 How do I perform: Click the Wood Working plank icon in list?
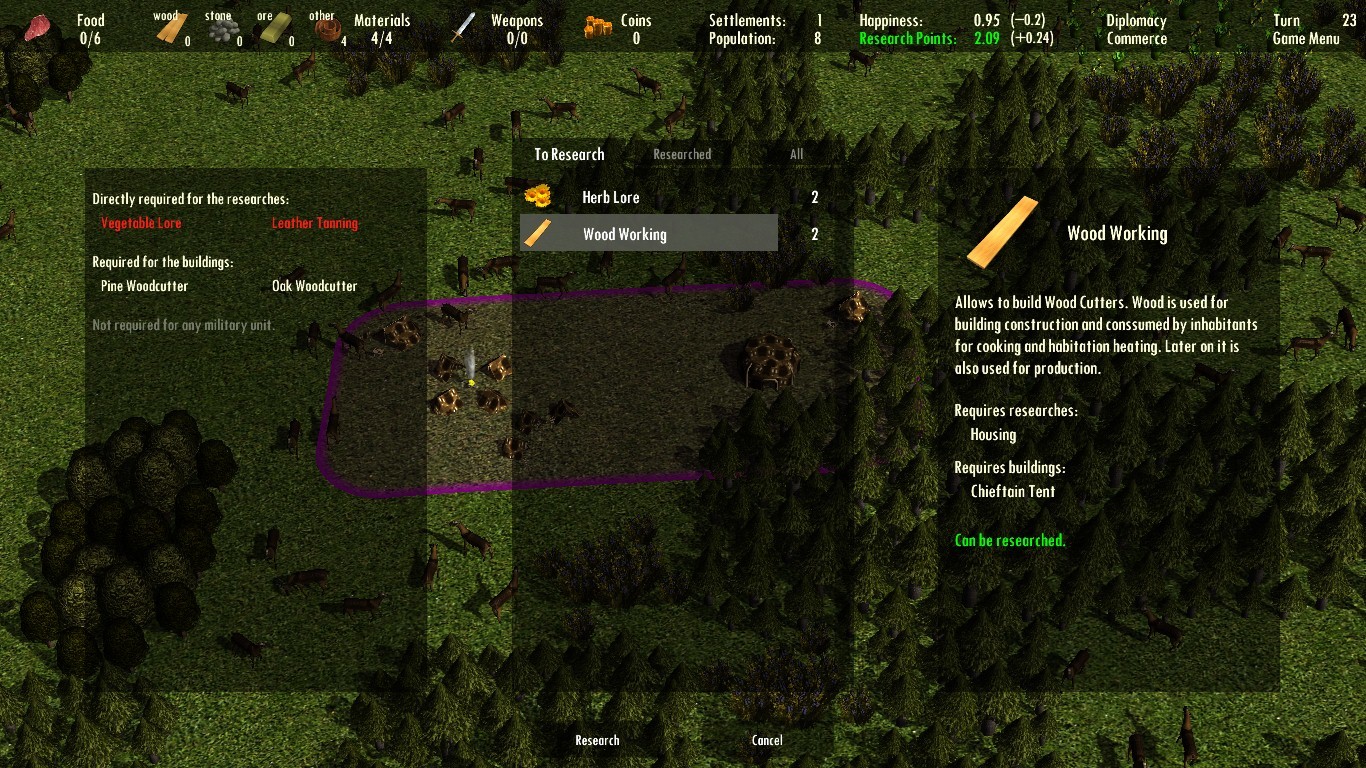point(540,232)
